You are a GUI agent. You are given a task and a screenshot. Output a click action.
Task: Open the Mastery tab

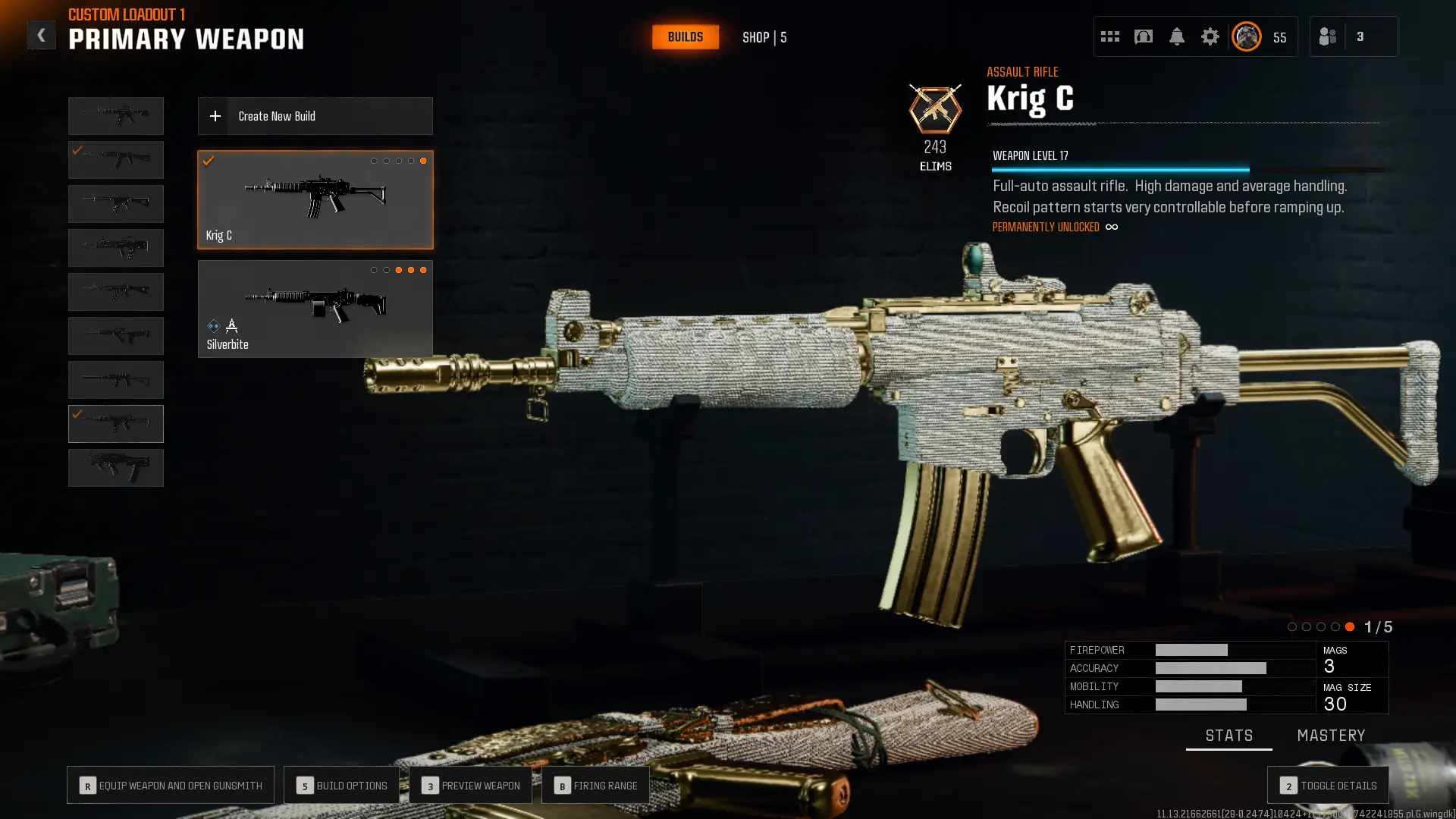1331,735
